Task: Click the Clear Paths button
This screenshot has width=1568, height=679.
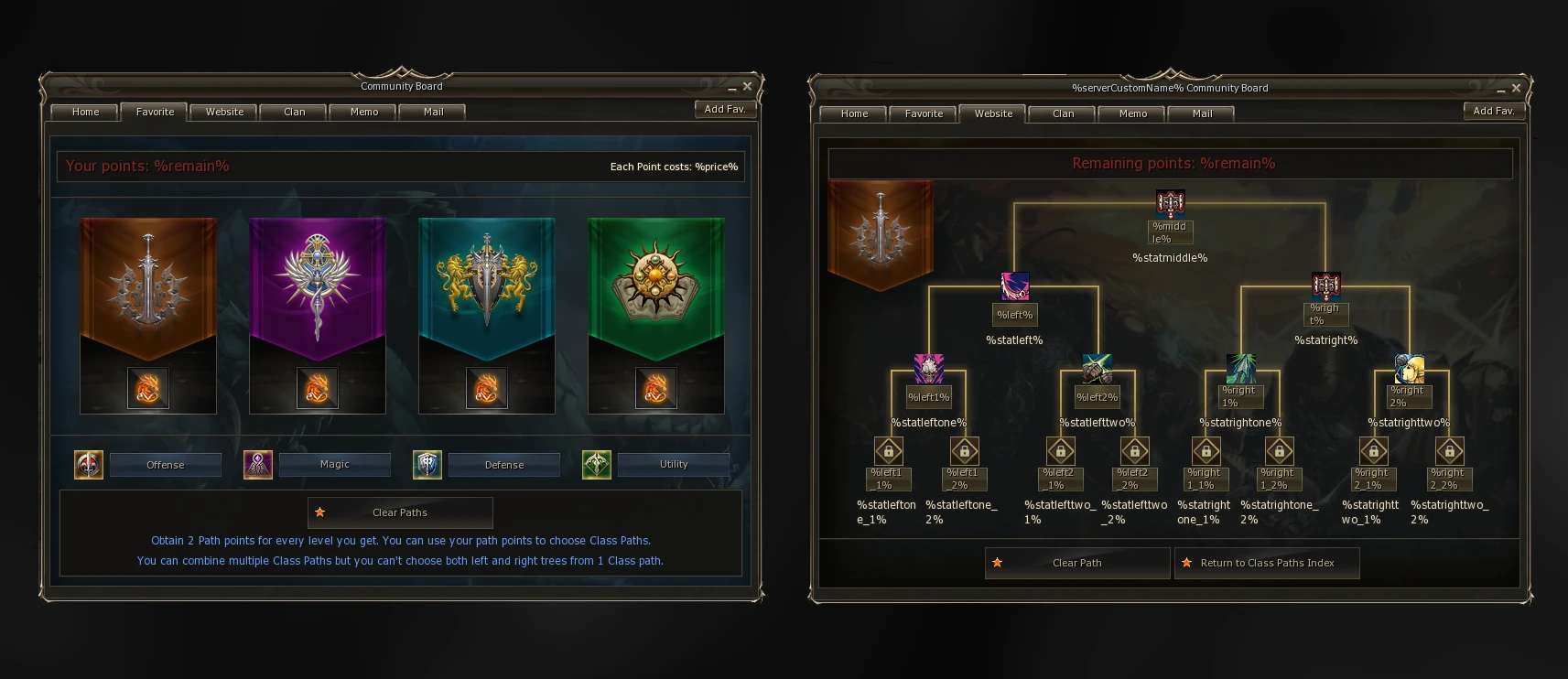Action: tap(400, 512)
